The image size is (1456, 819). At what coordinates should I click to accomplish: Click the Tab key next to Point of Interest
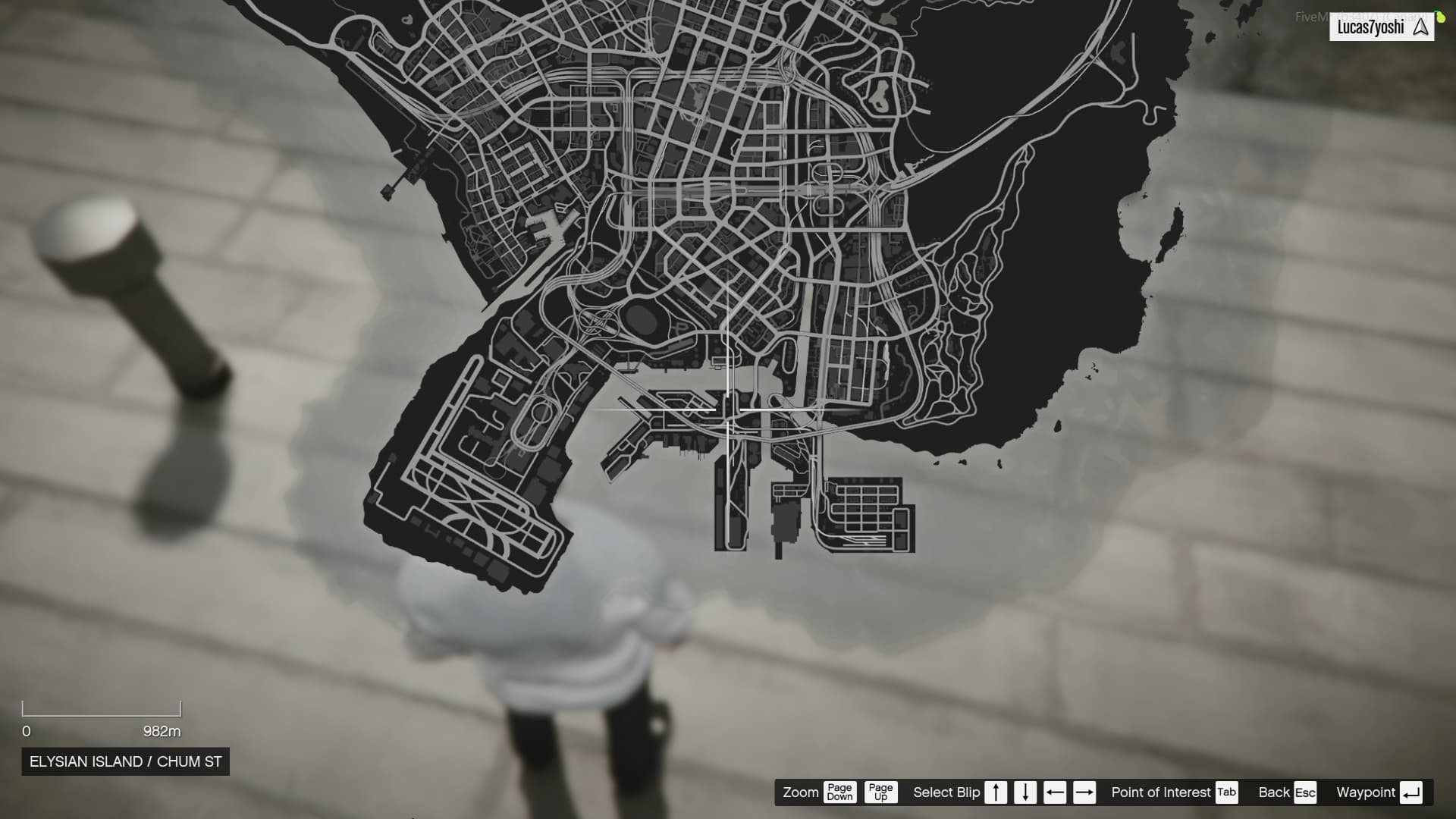pyautogui.click(x=1225, y=792)
